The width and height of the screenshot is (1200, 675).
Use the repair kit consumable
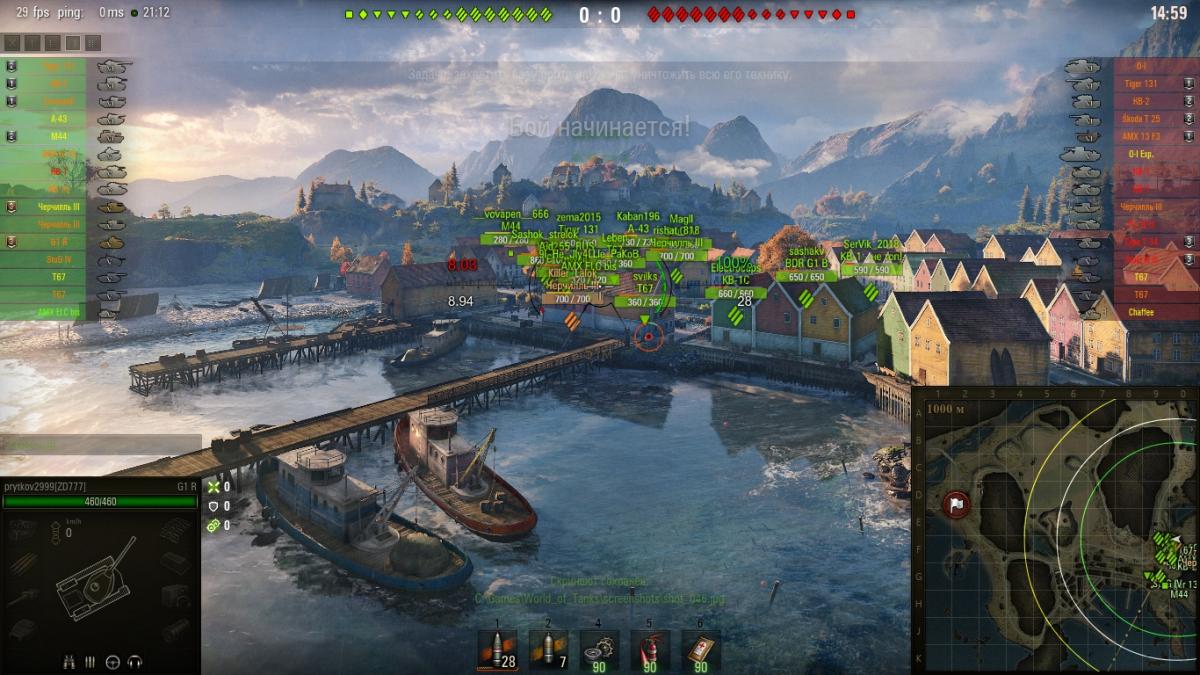pos(599,649)
